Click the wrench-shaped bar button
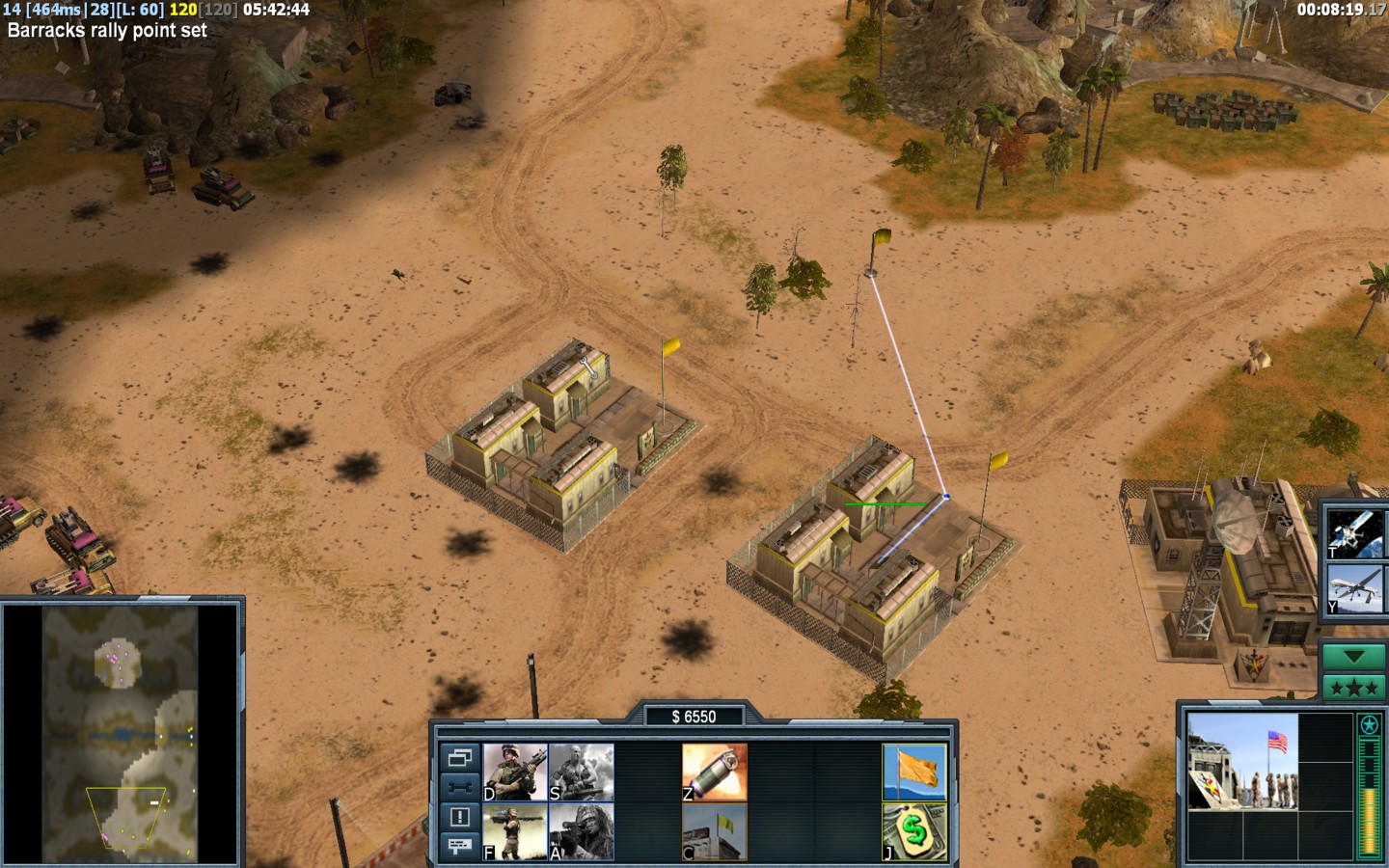The width and height of the screenshot is (1389, 868). pos(460,787)
